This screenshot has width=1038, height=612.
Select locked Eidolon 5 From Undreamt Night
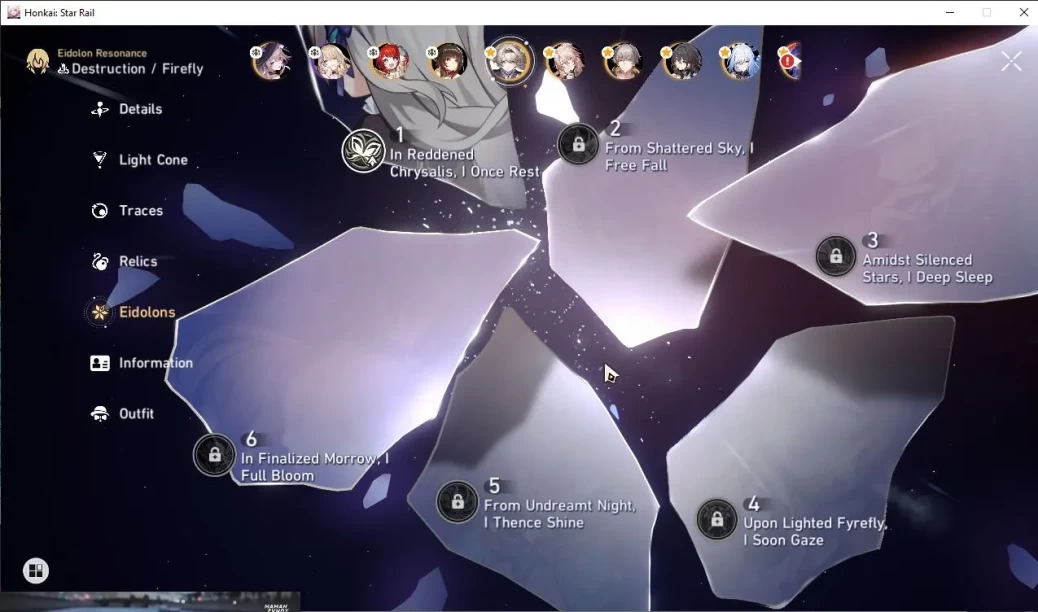click(x=457, y=501)
